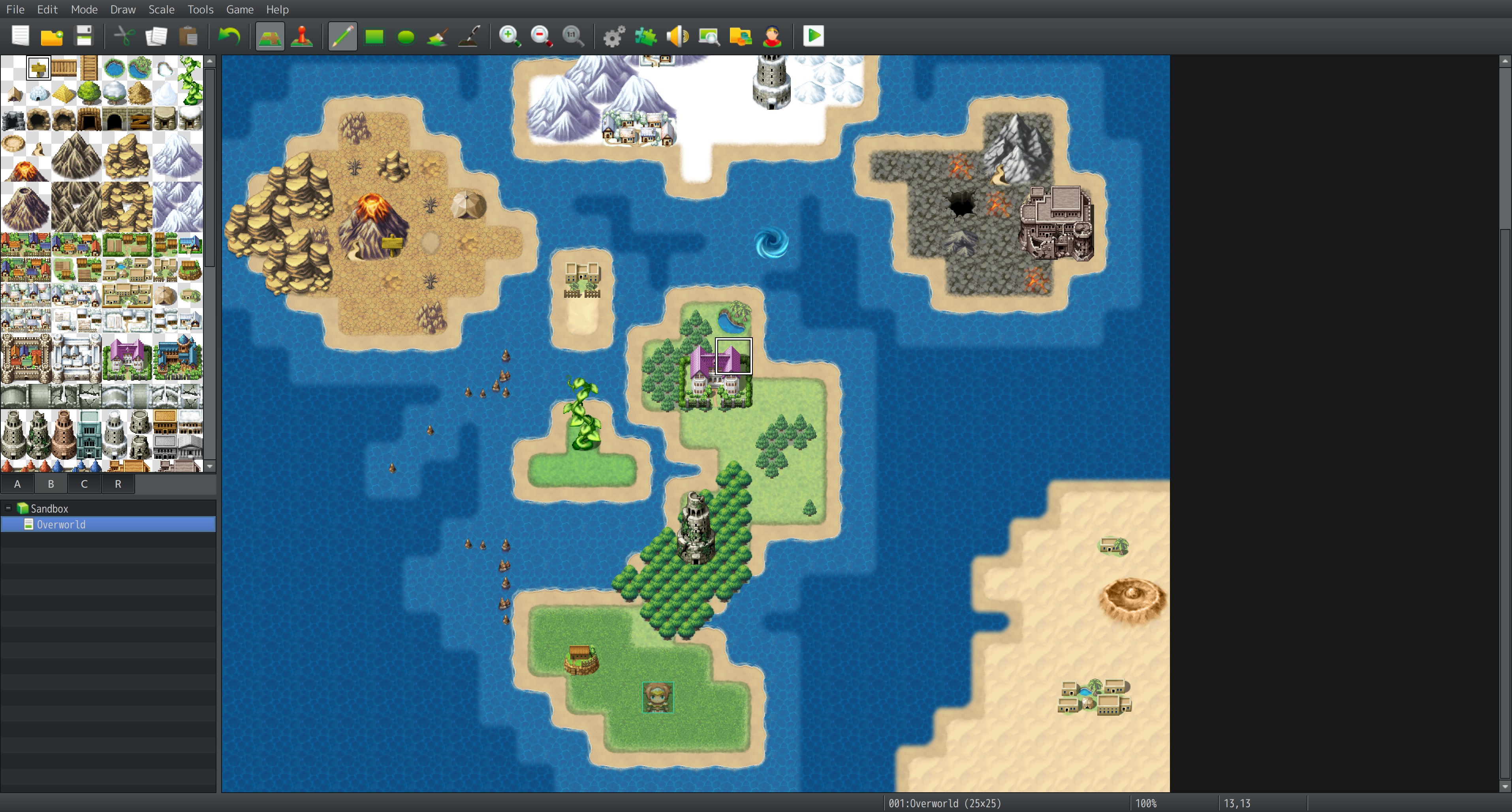The width and height of the screenshot is (1512, 812).
Task: Select the Rectangle drawing tool
Action: pyautogui.click(x=374, y=36)
